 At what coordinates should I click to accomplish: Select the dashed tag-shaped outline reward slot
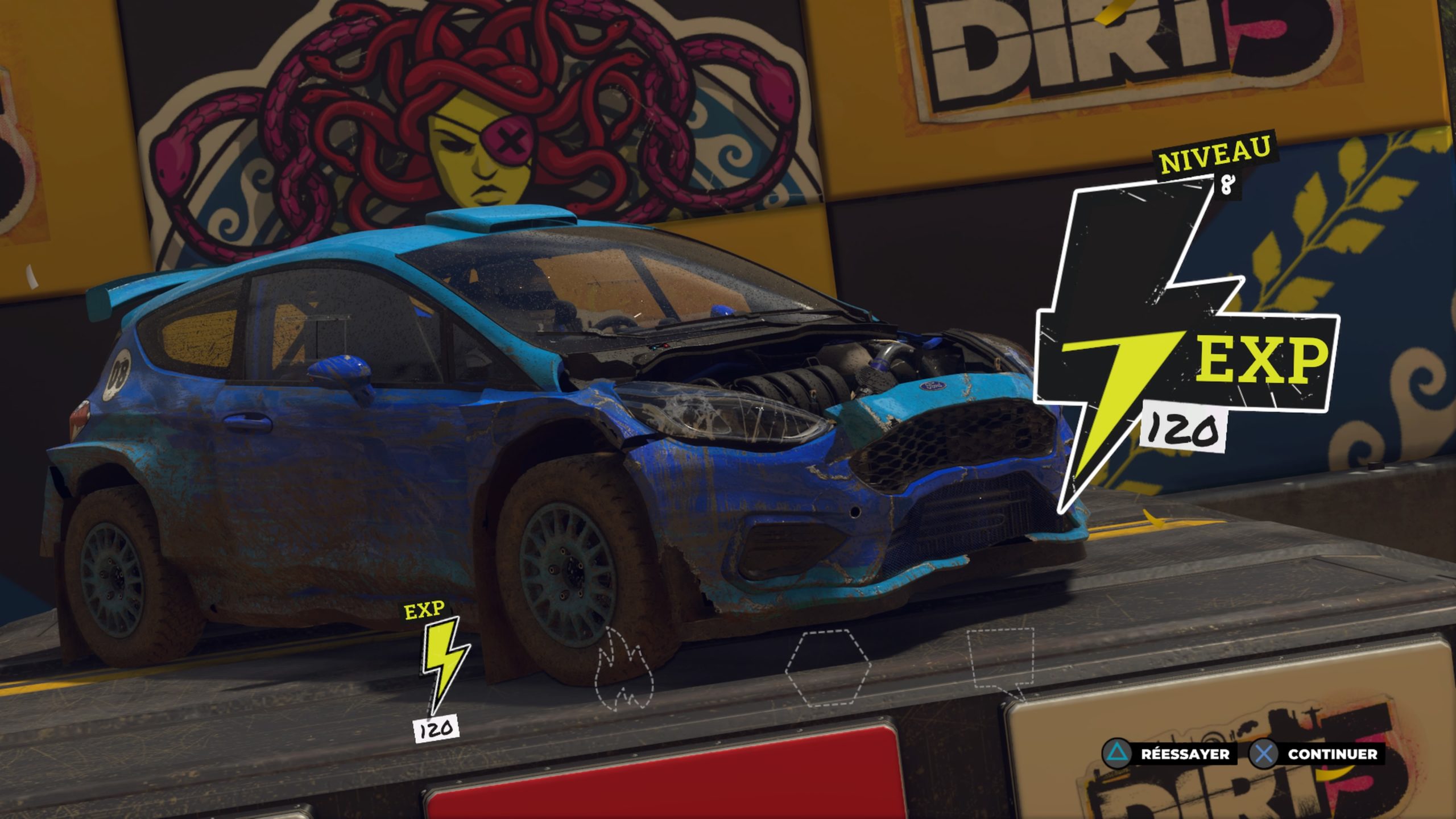point(1000,661)
